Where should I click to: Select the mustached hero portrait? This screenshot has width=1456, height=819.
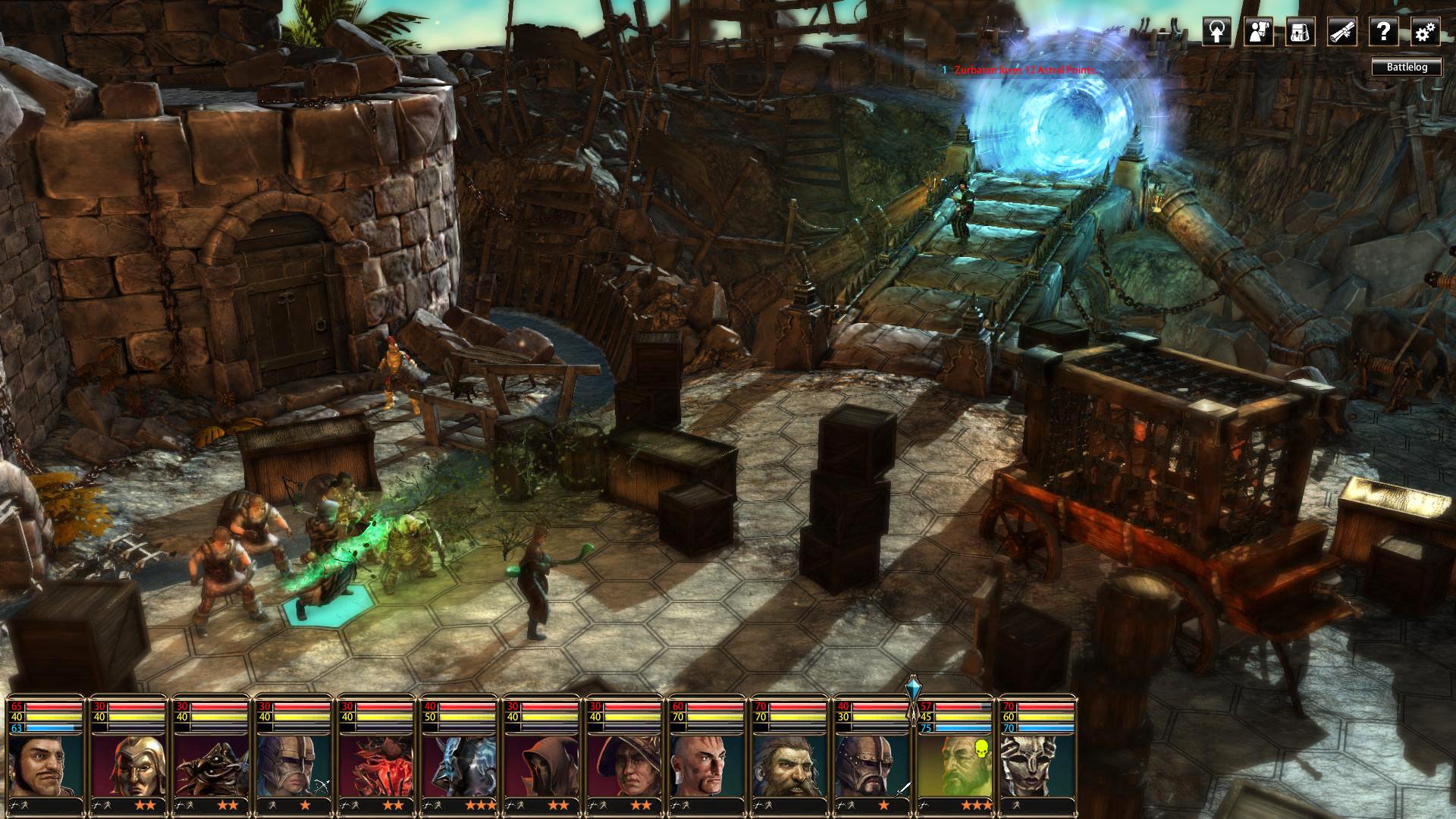click(x=45, y=764)
